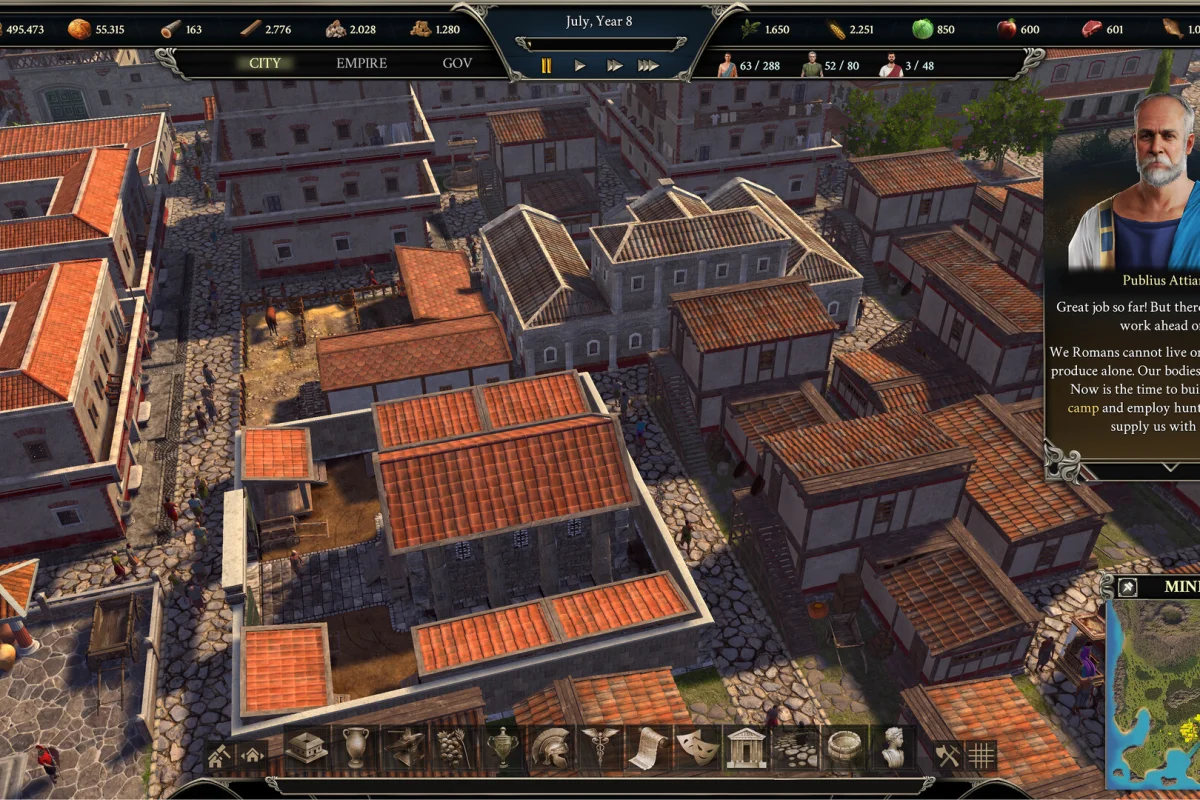Switch to the CITY tab
Image resolution: width=1200 pixels, height=800 pixels.
265,63
